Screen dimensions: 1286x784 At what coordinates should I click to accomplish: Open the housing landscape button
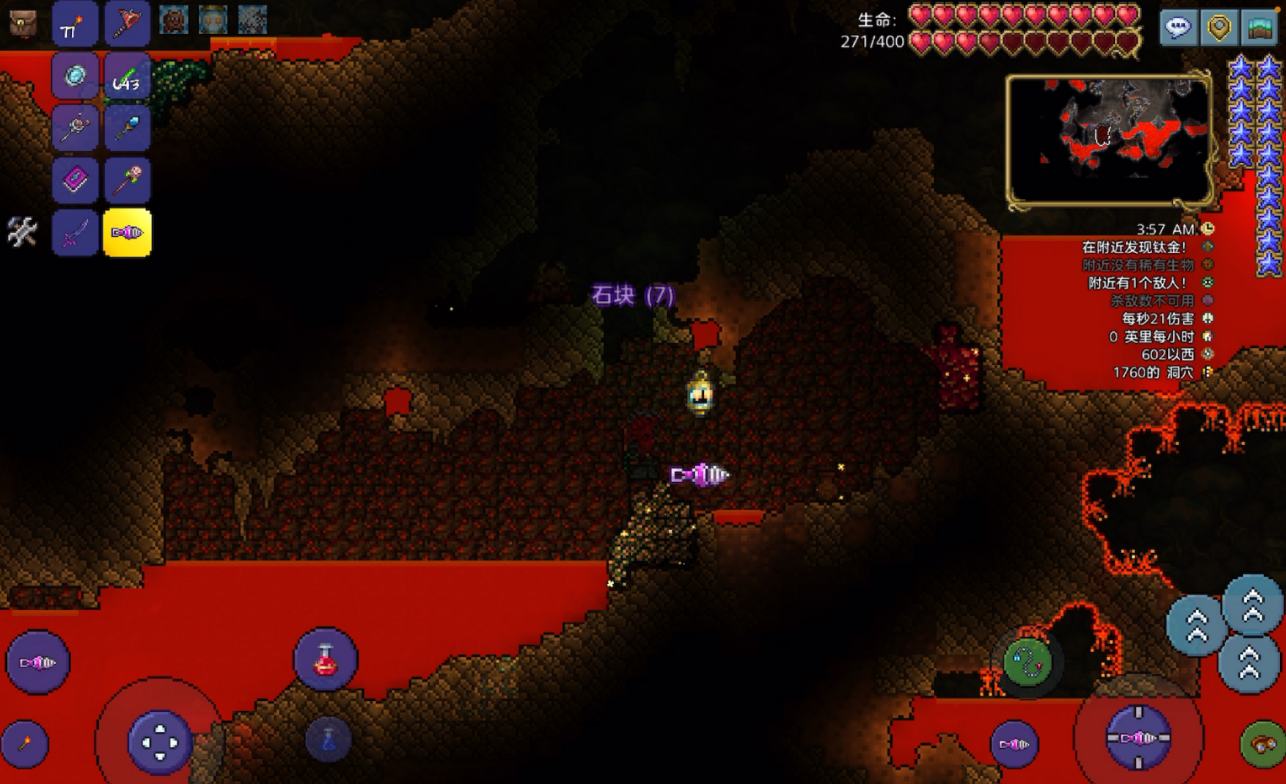pyautogui.click(x=1258, y=27)
